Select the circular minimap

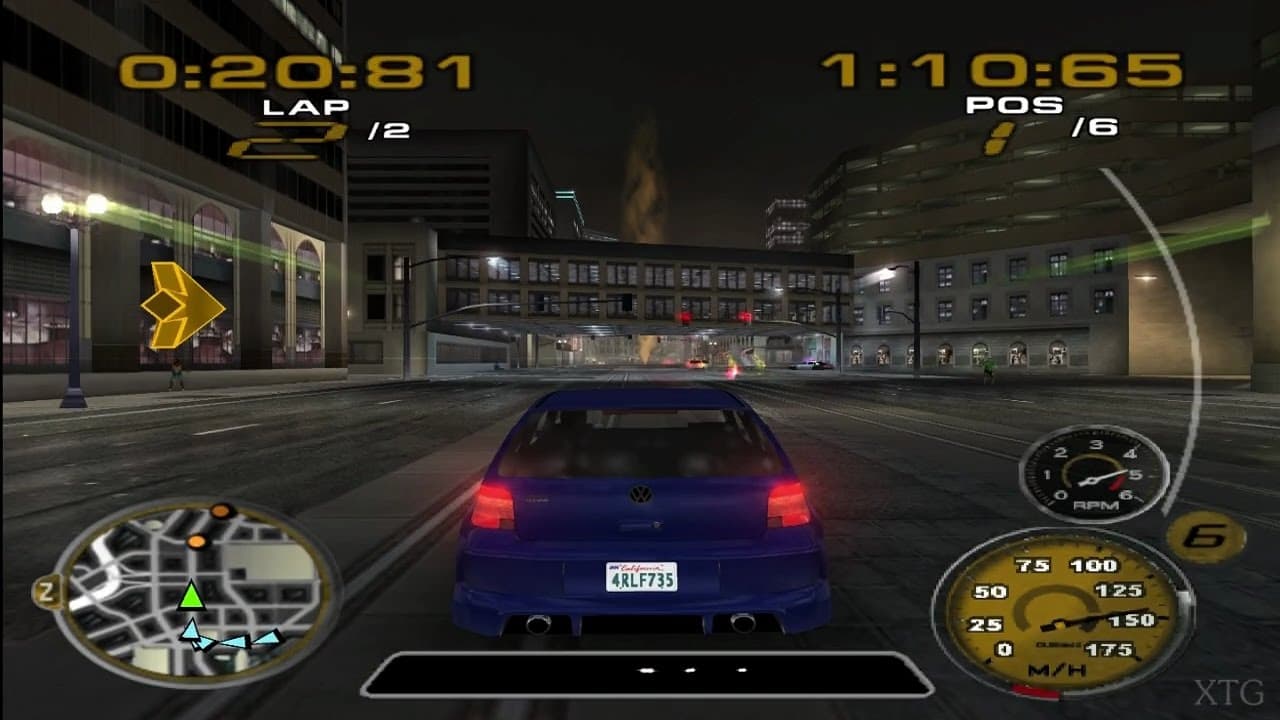(x=190, y=590)
